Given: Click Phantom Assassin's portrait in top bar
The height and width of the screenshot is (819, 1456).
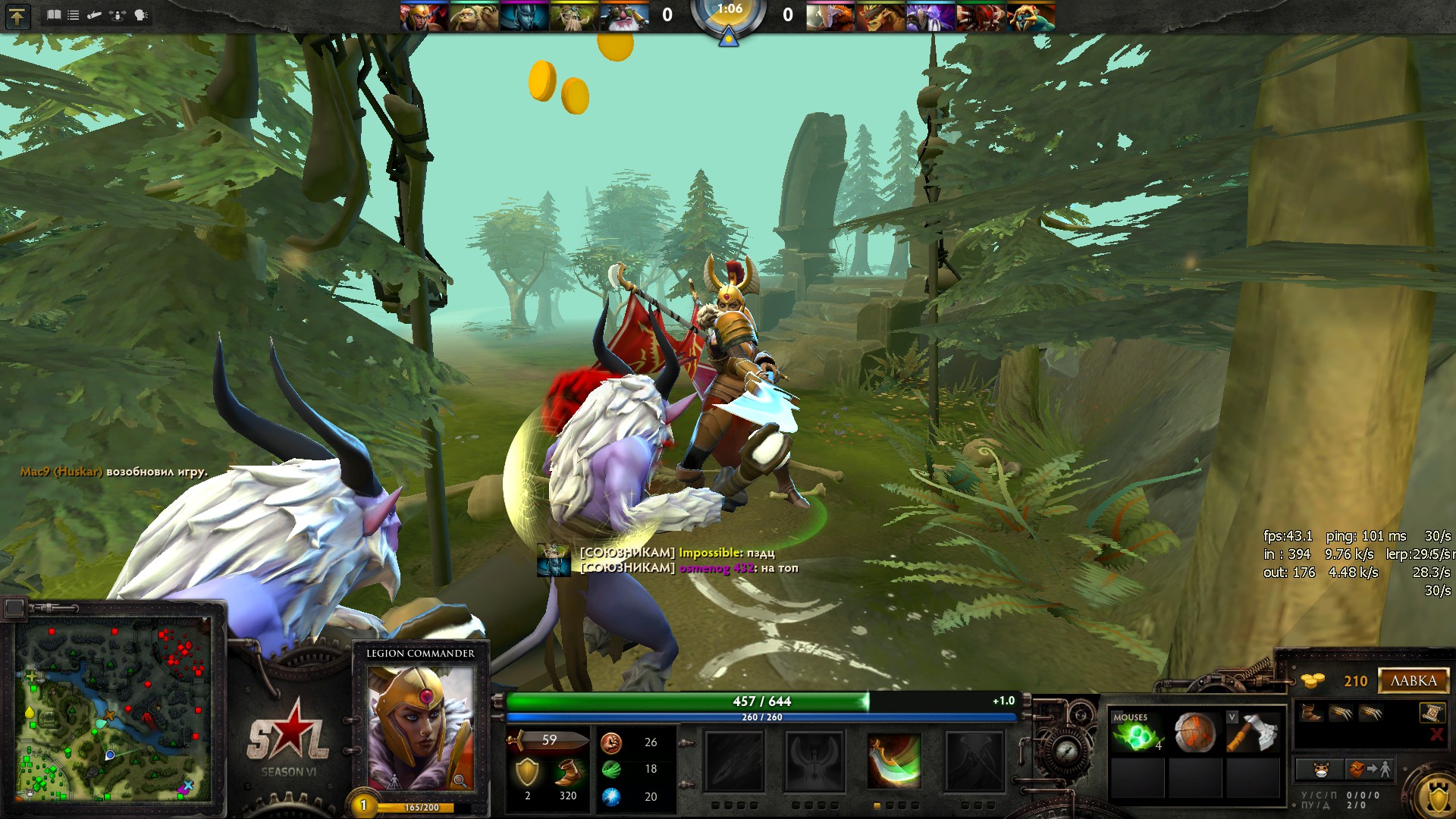Looking at the screenshot, I should tap(524, 16).
